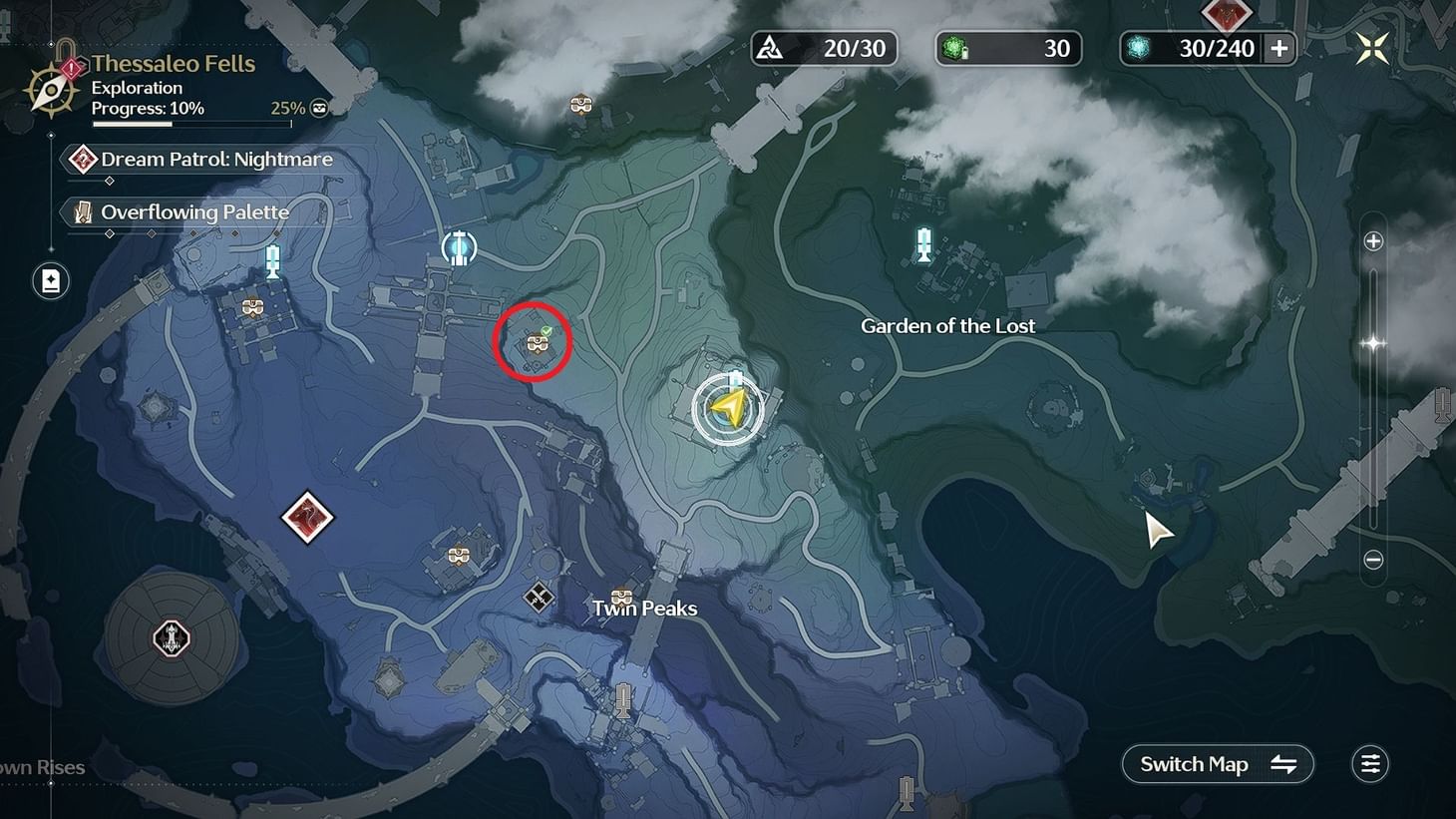Open the map filters icon in the bottom-right corner
This screenshot has width=1456, height=819.
[x=1369, y=763]
